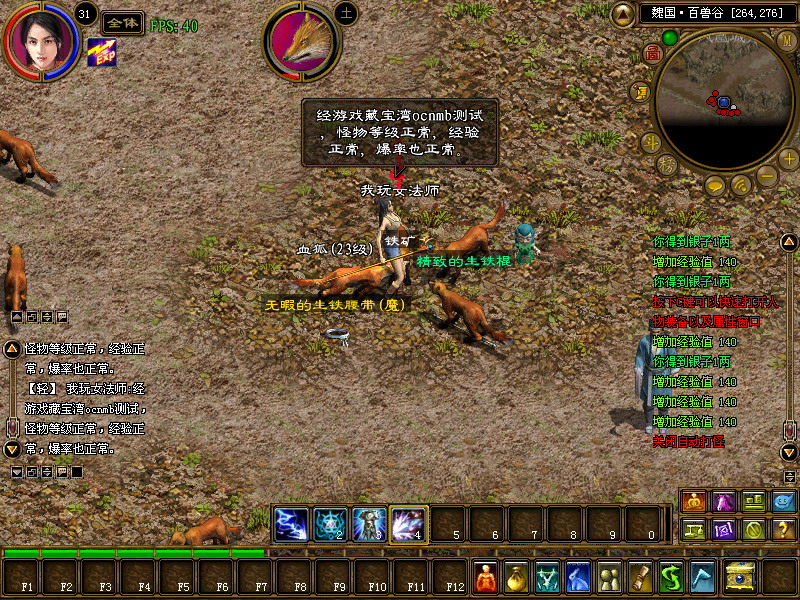The height and width of the screenshot is (600, 800).
Task: Activate the lightning bolt skill in slot 1
Action: tap(292, 523)
